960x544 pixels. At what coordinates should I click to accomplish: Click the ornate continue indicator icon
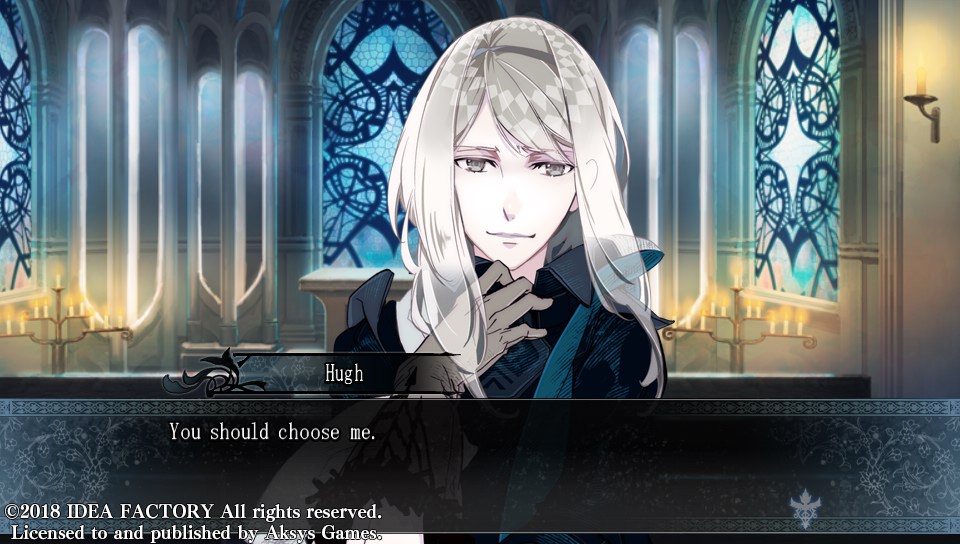click(x=805, y=506)
